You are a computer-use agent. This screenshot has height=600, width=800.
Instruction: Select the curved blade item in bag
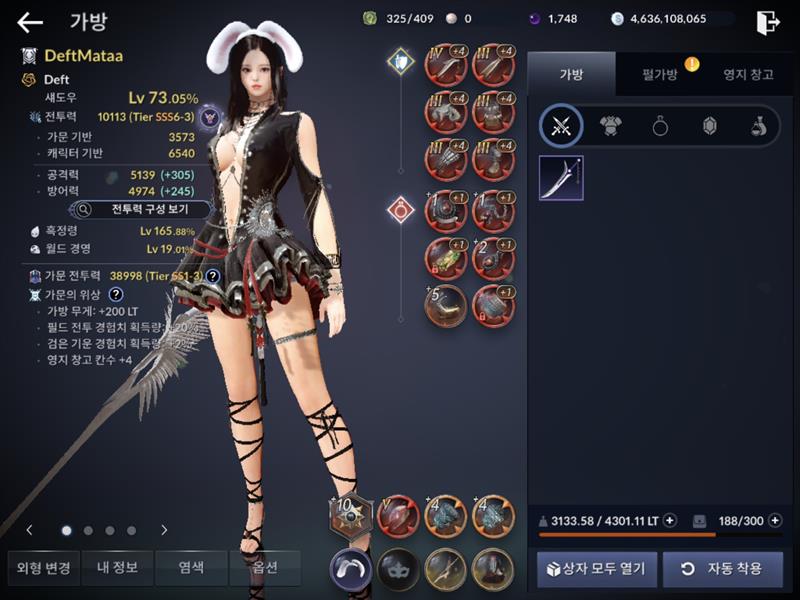click(561, 178)
